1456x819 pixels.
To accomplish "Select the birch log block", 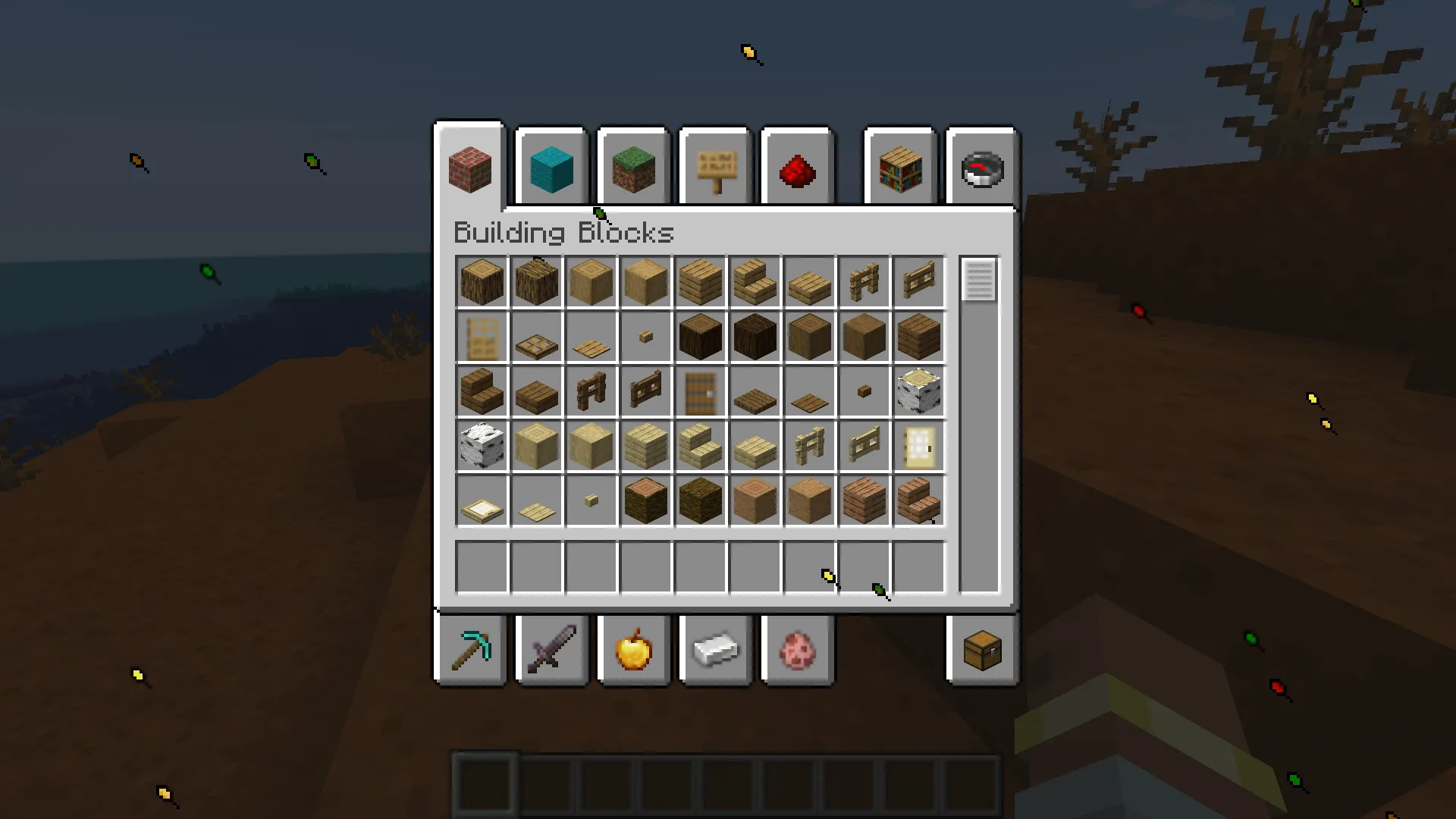I will (919, 391).
